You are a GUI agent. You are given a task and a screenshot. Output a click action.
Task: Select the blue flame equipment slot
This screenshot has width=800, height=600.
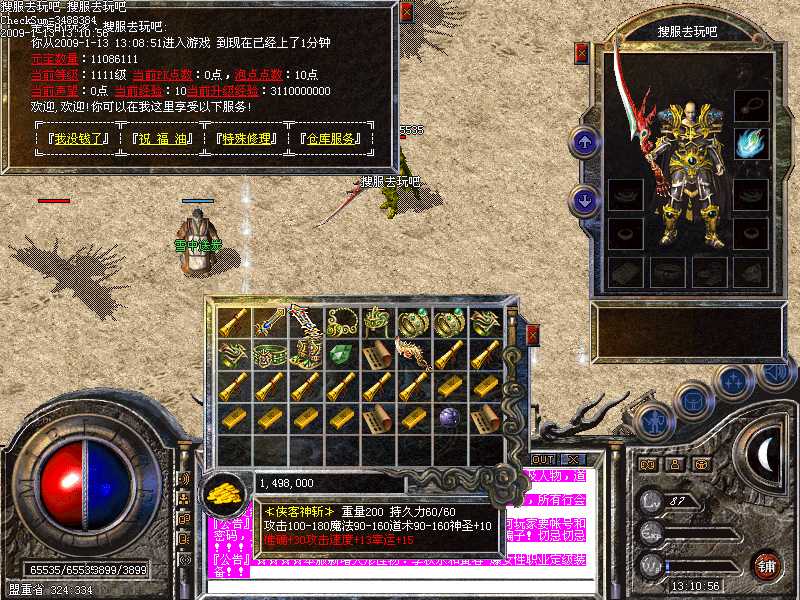[749, 144]
